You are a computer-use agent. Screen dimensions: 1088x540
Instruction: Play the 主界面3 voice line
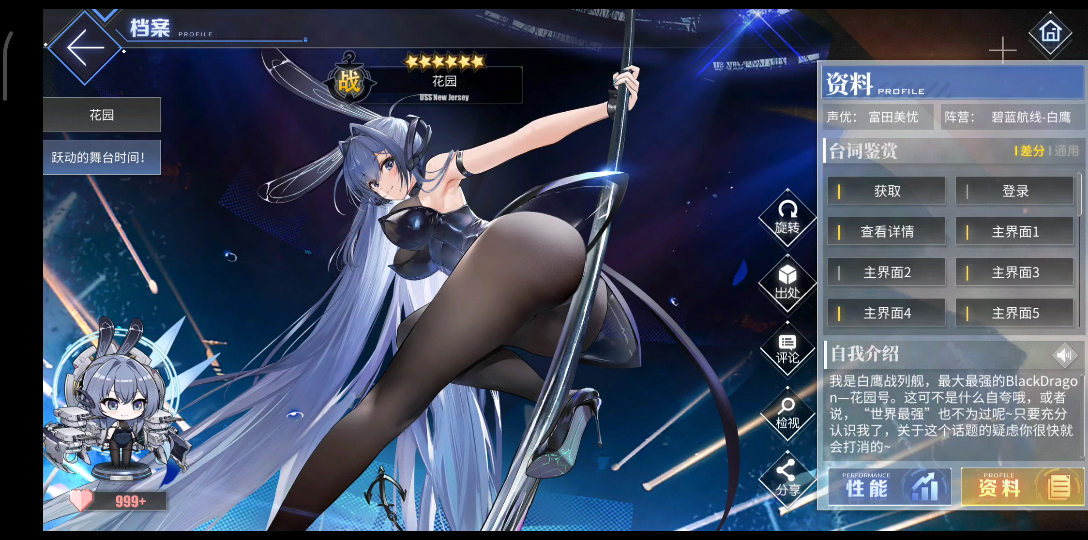pyautogui.click(x=1015, y=272)
